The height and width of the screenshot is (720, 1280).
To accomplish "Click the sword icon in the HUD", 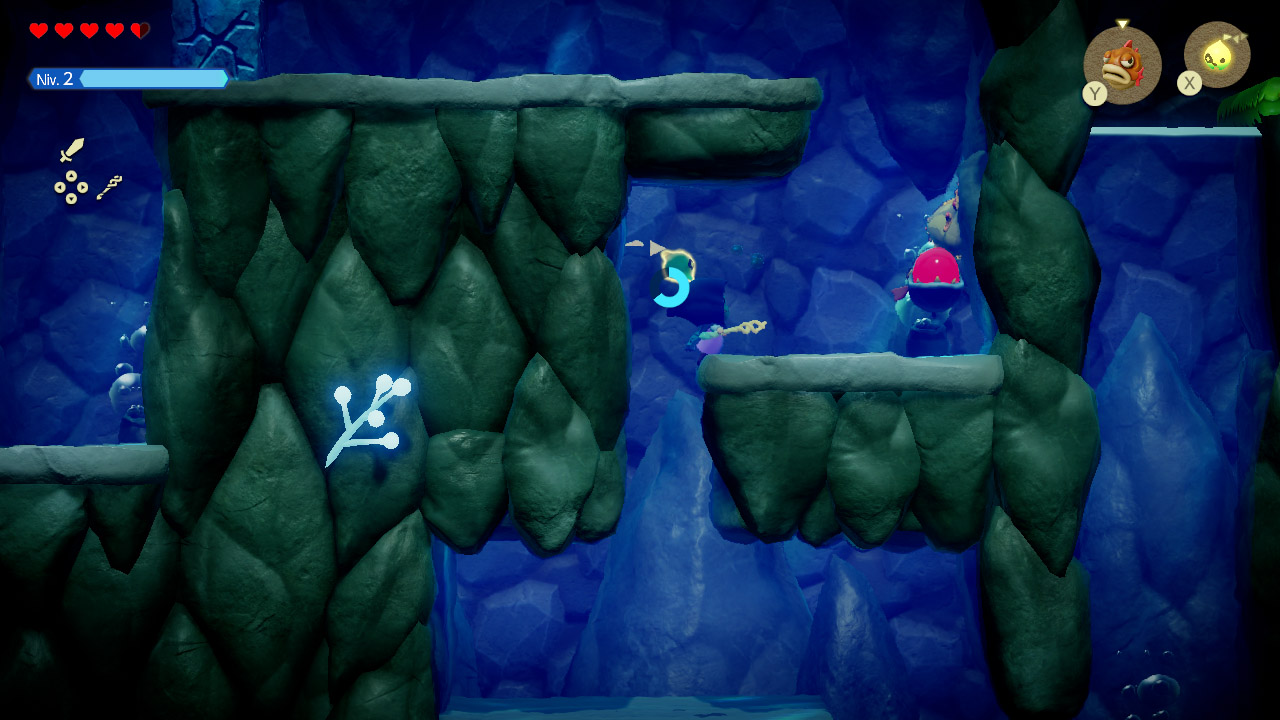I will click(x=72, y=150).
